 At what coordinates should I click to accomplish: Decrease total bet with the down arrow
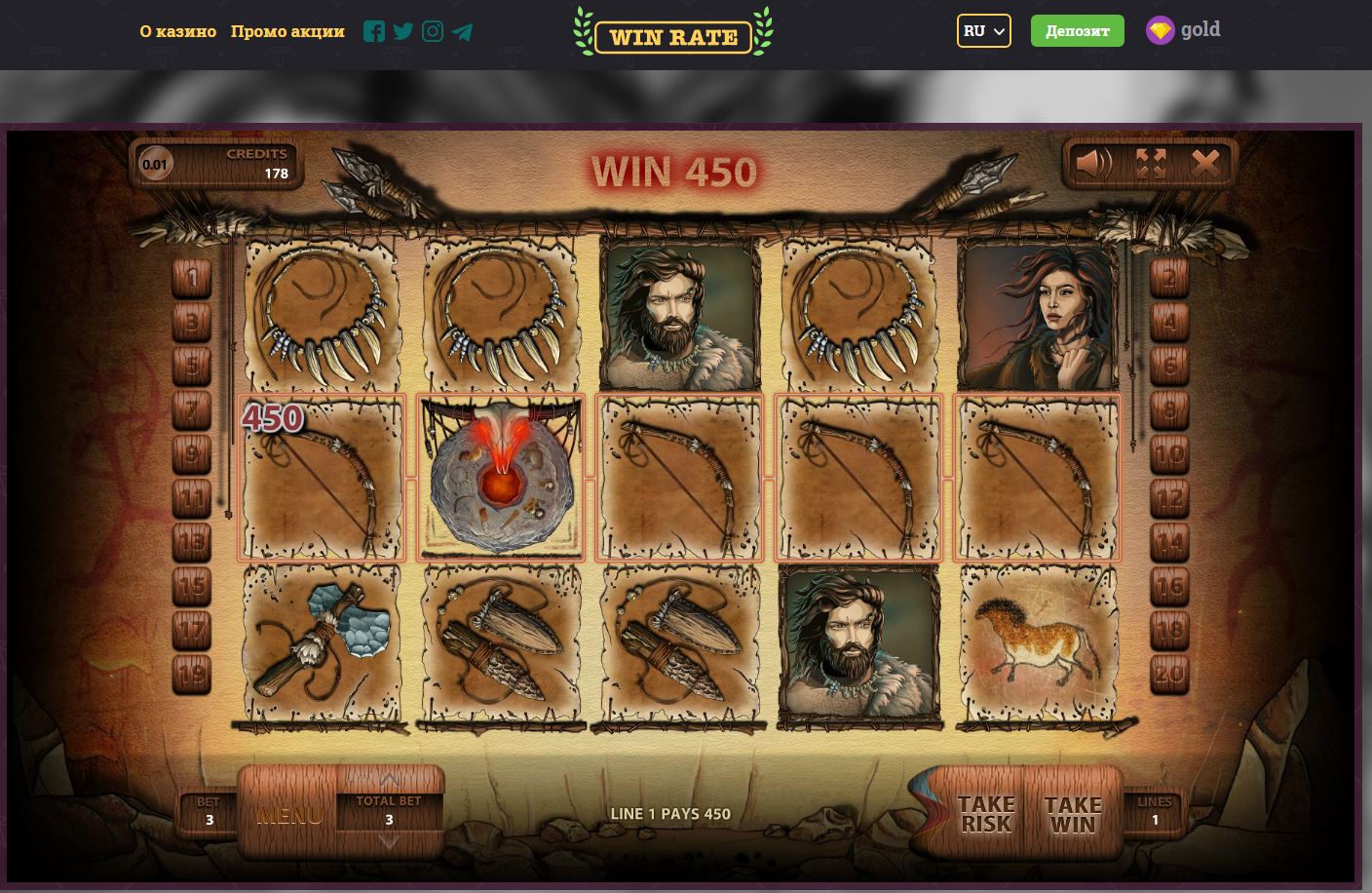[389, 841]
